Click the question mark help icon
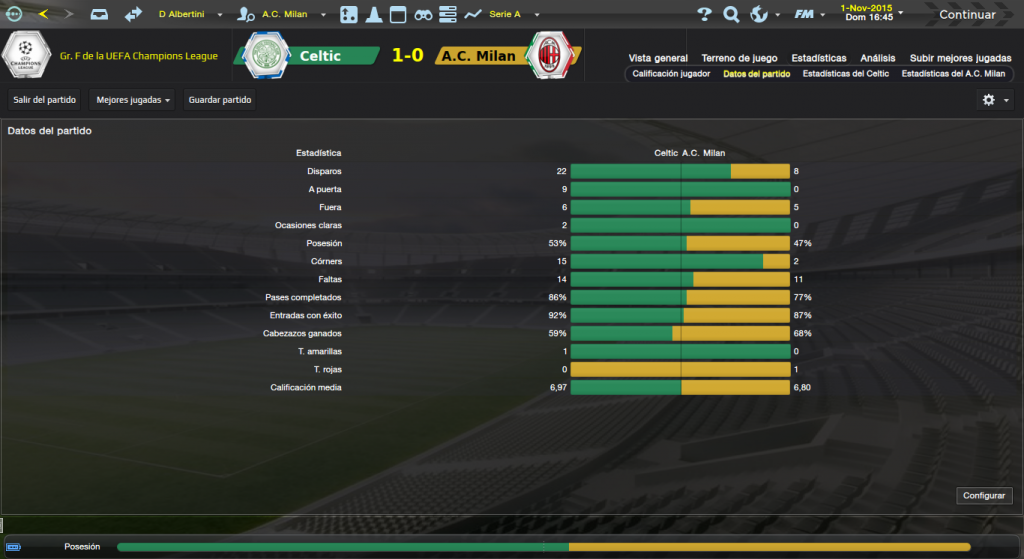Image resolution: width=1024 pixels, height=559 pixels. click(704, 15)
